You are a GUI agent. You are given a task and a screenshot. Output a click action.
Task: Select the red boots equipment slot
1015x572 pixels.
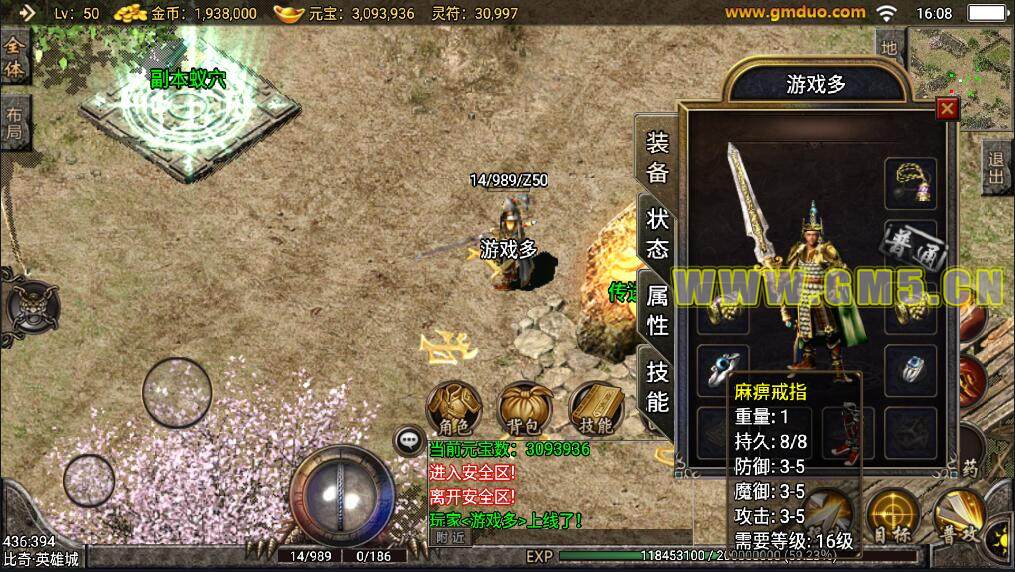click(848, 426)
